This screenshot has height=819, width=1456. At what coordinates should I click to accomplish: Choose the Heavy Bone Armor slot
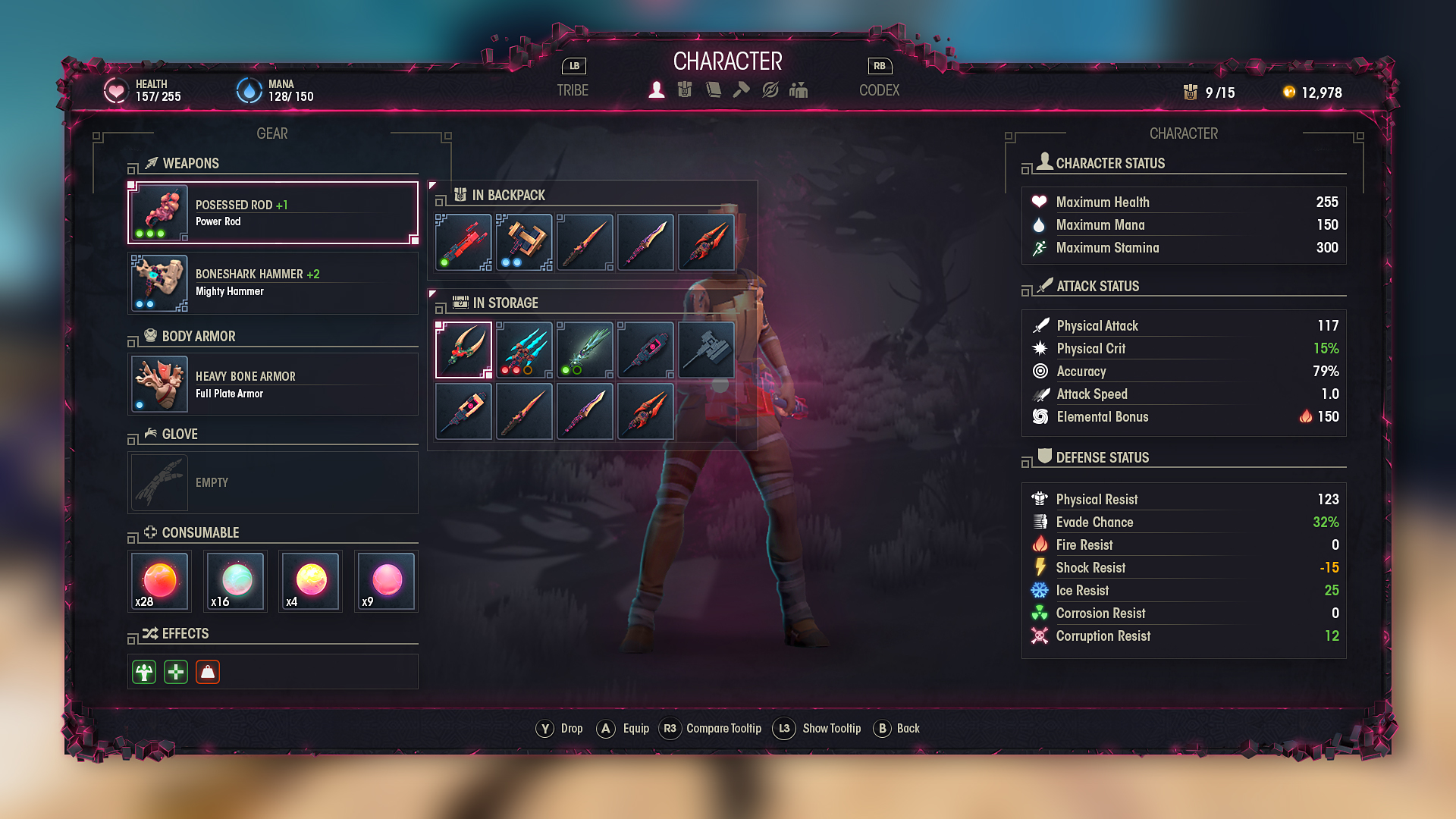click(273, 384)
